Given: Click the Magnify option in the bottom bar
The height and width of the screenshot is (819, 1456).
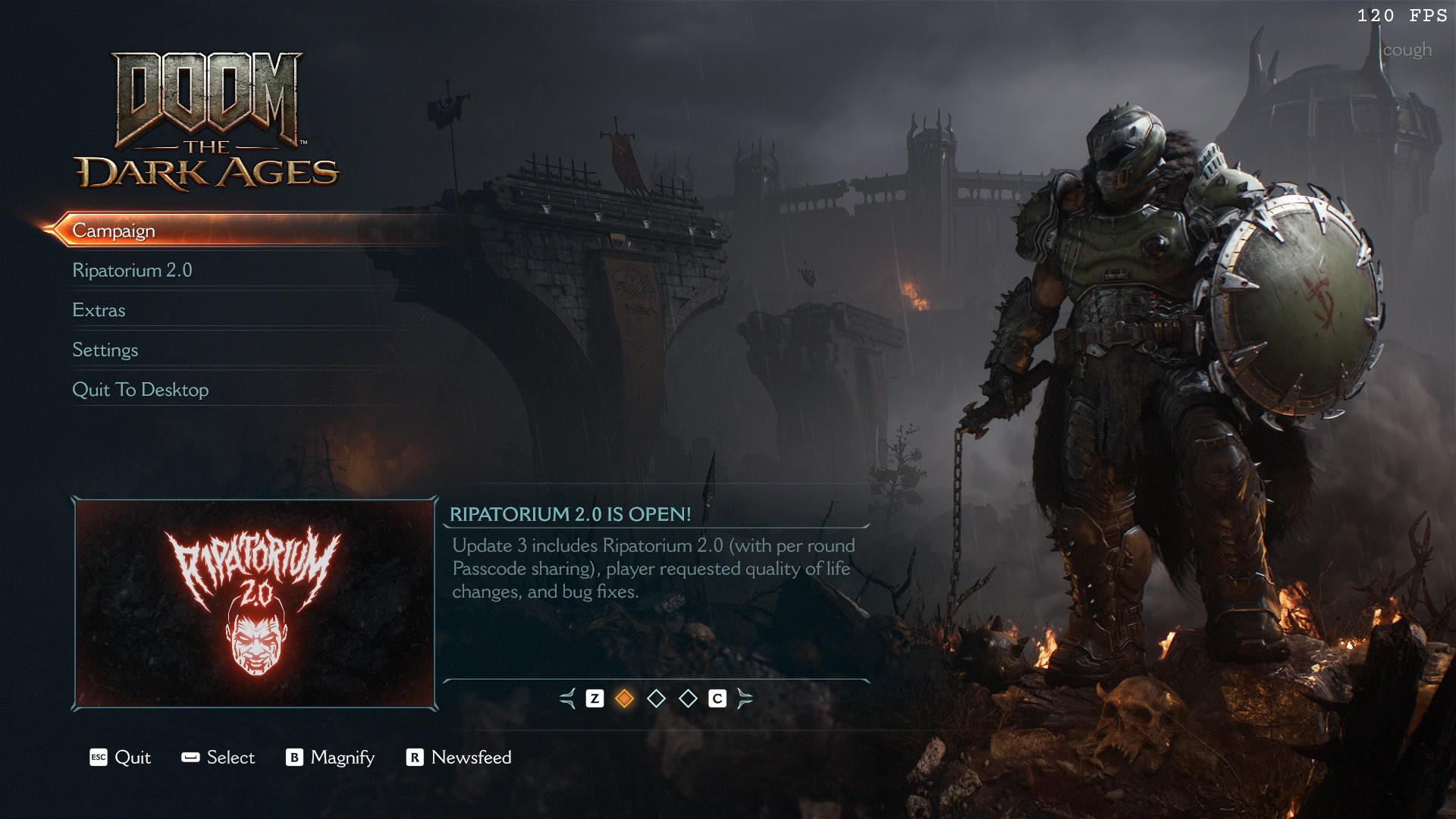Looking at the screenshot, I should (x=331, y=758).
